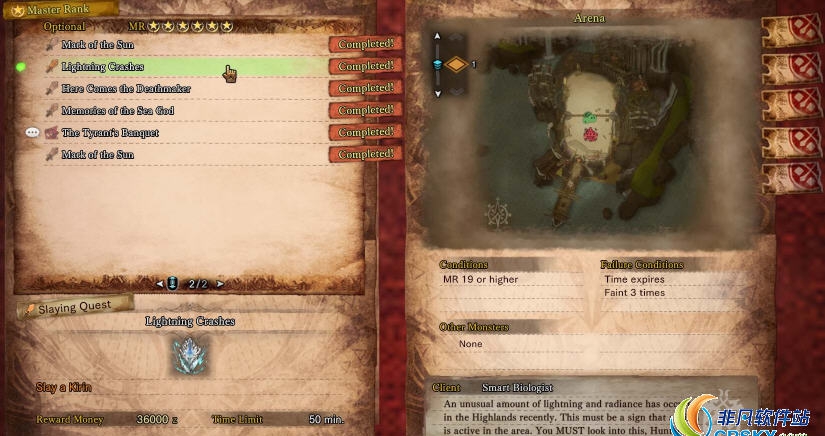Viewport: 825px width, 436px height.
Task: Open the Memories of the Sea God quest
Action: click(118, 111)
